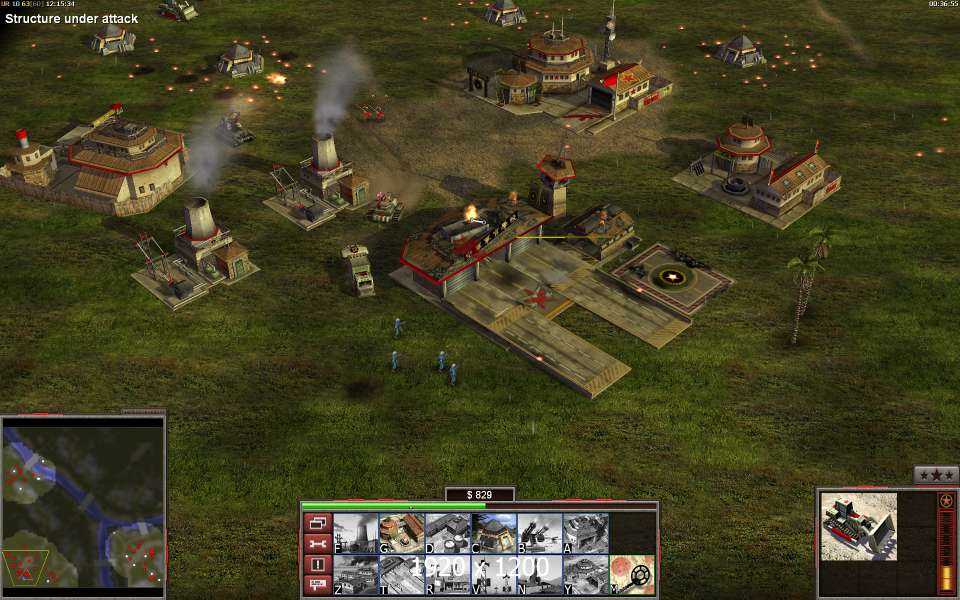Screen dimensions: 960x600
Task: Select the War Factory build icon (A)
Action: pos(585,533)
